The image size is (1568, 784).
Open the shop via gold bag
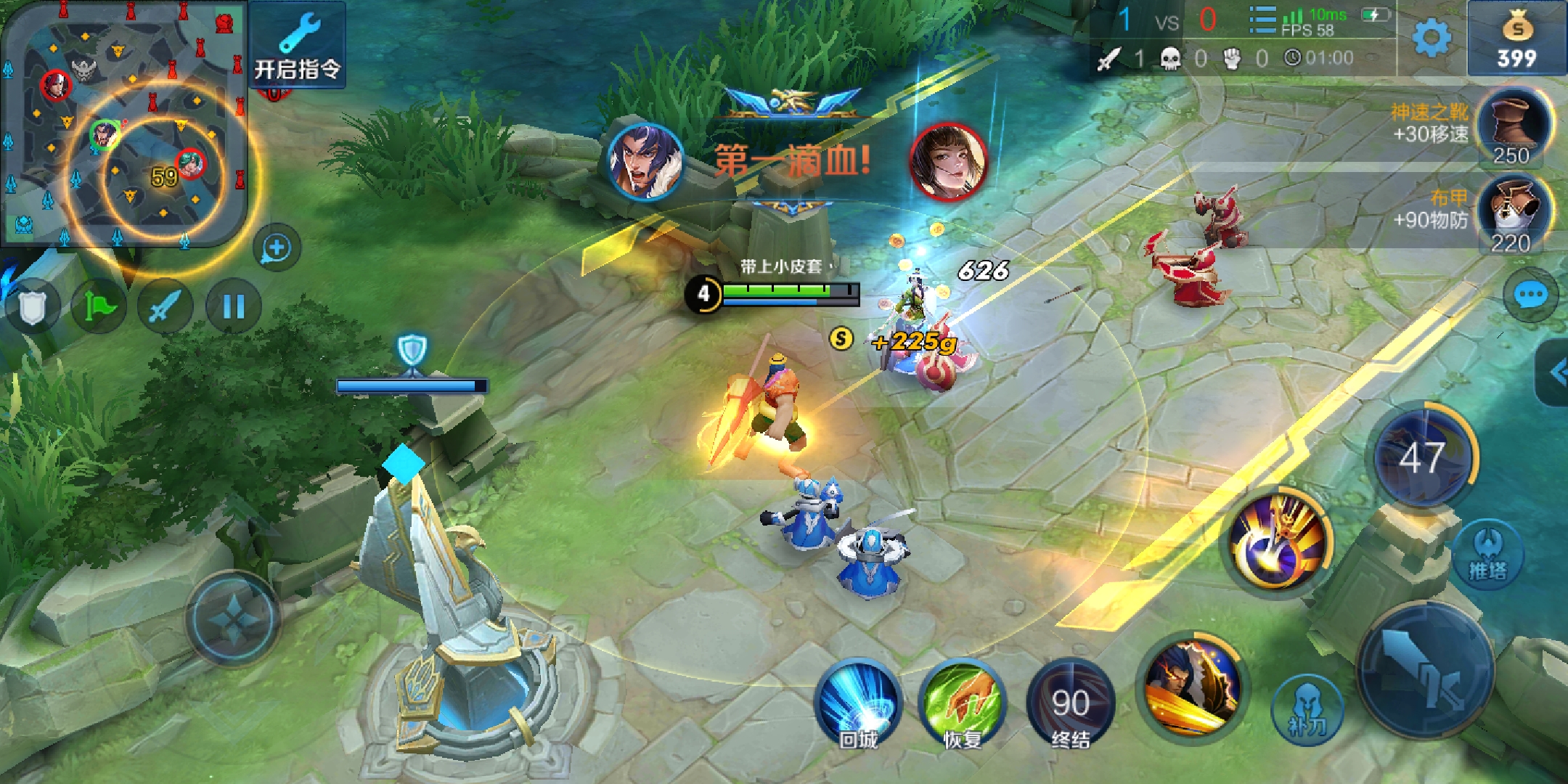[x=1516, y=38]
